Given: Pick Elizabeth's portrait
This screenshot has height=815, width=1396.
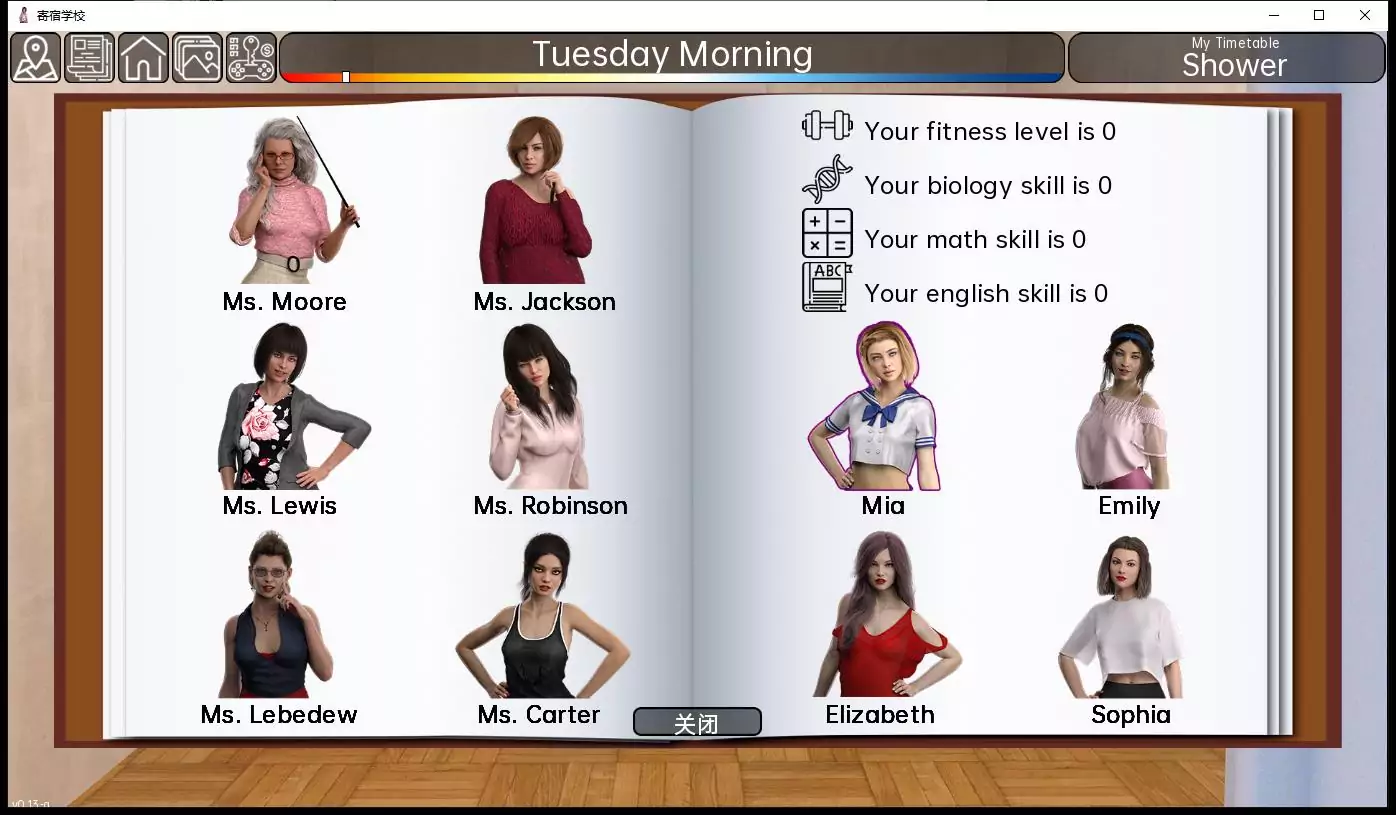Looking at the screenshot, I should 880,614.
